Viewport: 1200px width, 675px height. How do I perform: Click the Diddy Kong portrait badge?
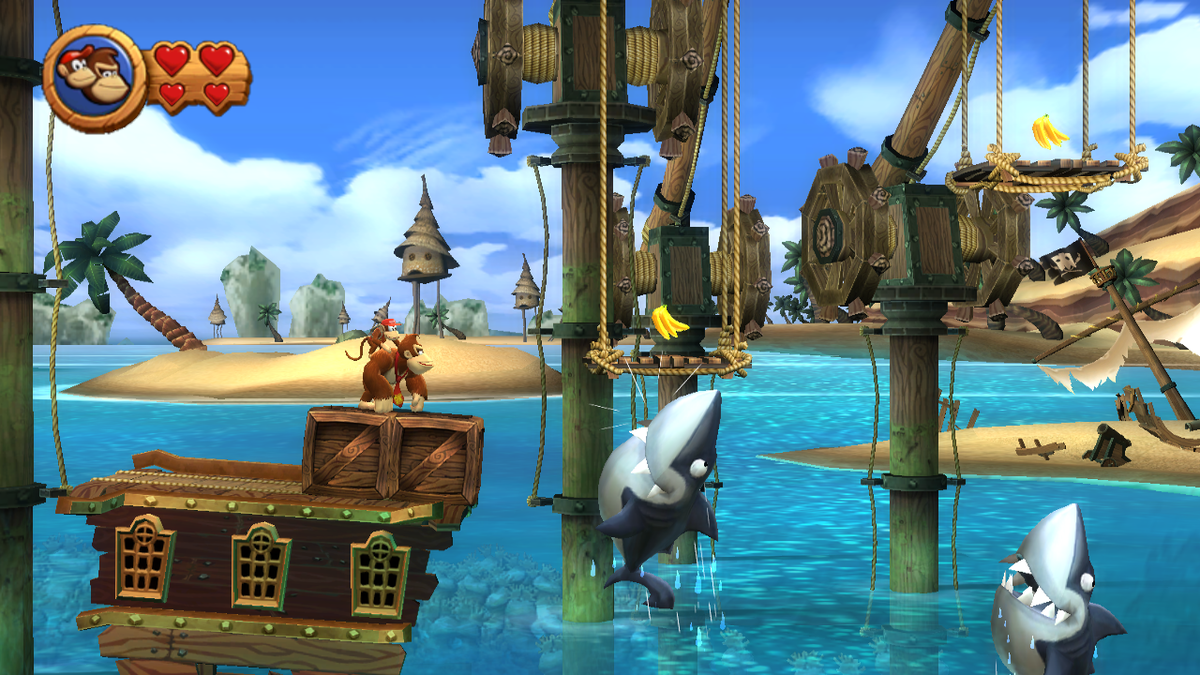pyautogui.click(x=93, y=78)
